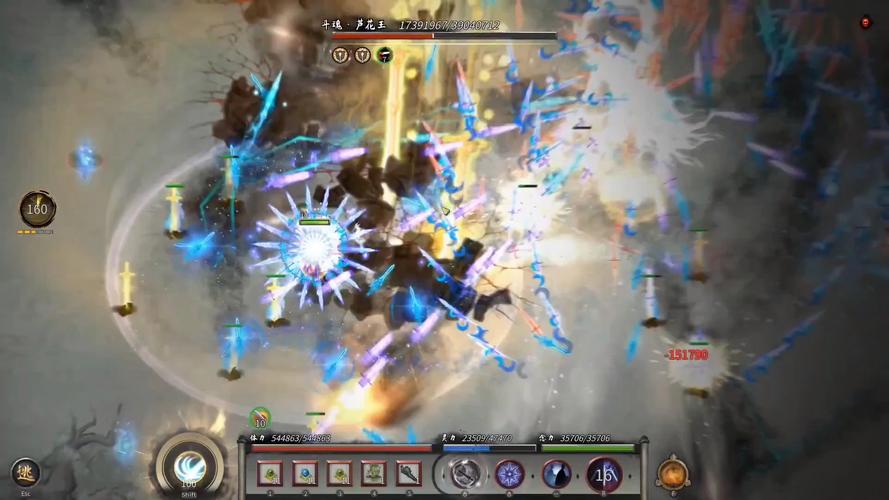Cast the blue ice starburst skill
The height and width of the screenshot is (500, 889).
[510, 473]
